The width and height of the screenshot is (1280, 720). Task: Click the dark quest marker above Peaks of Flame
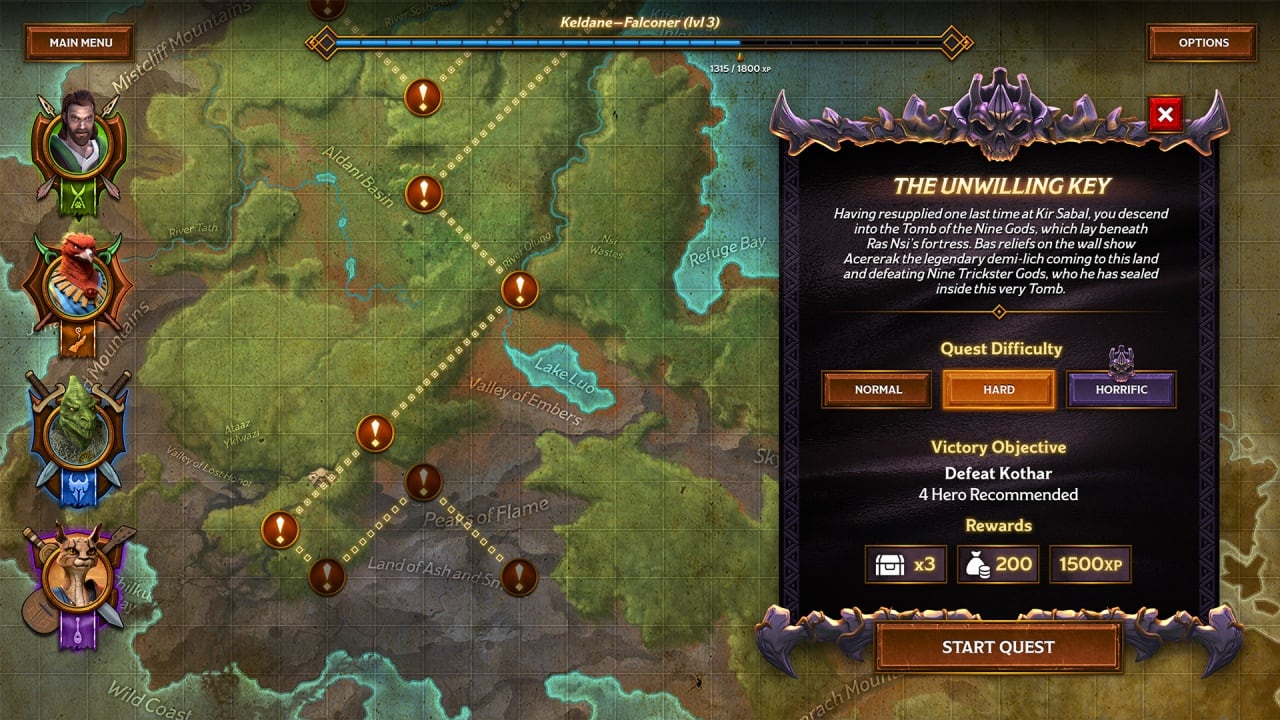(423, 482)
